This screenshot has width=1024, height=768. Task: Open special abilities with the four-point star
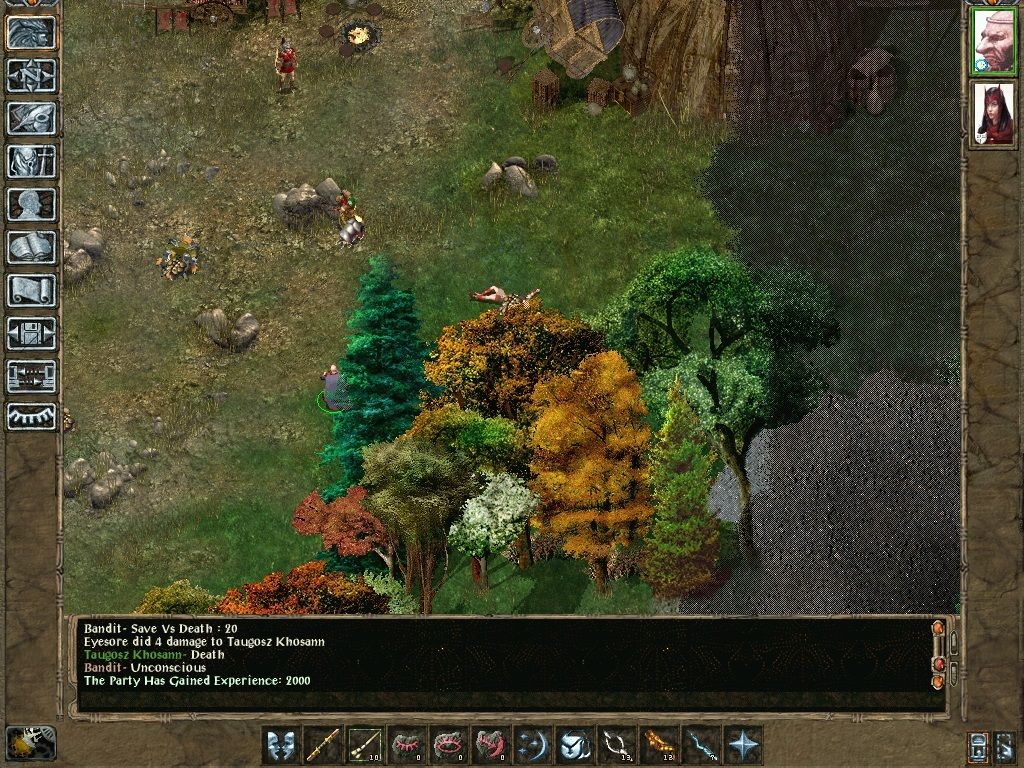coord(743,745)
